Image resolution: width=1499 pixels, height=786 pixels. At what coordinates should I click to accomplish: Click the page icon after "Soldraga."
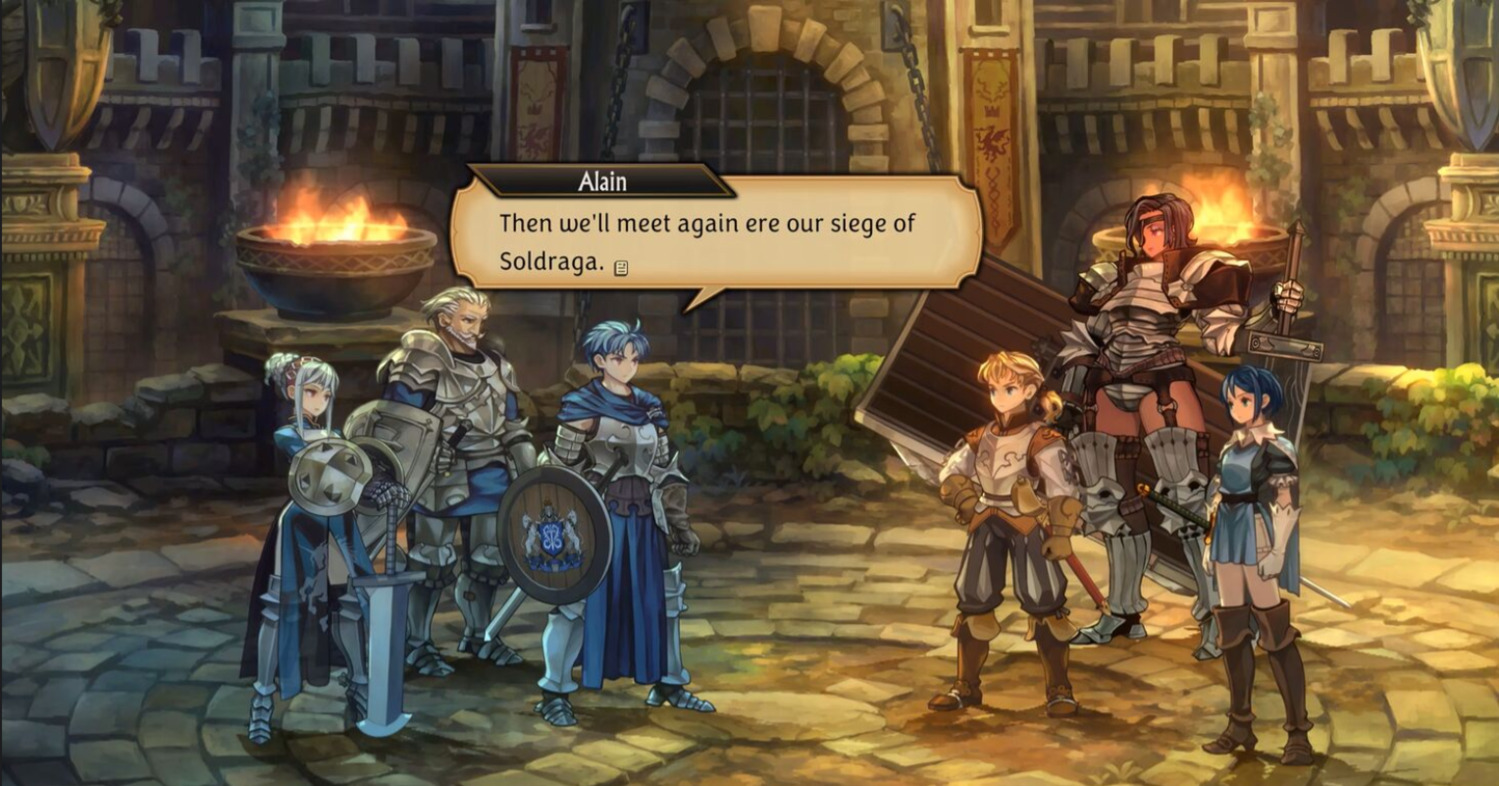pos(621,267)
